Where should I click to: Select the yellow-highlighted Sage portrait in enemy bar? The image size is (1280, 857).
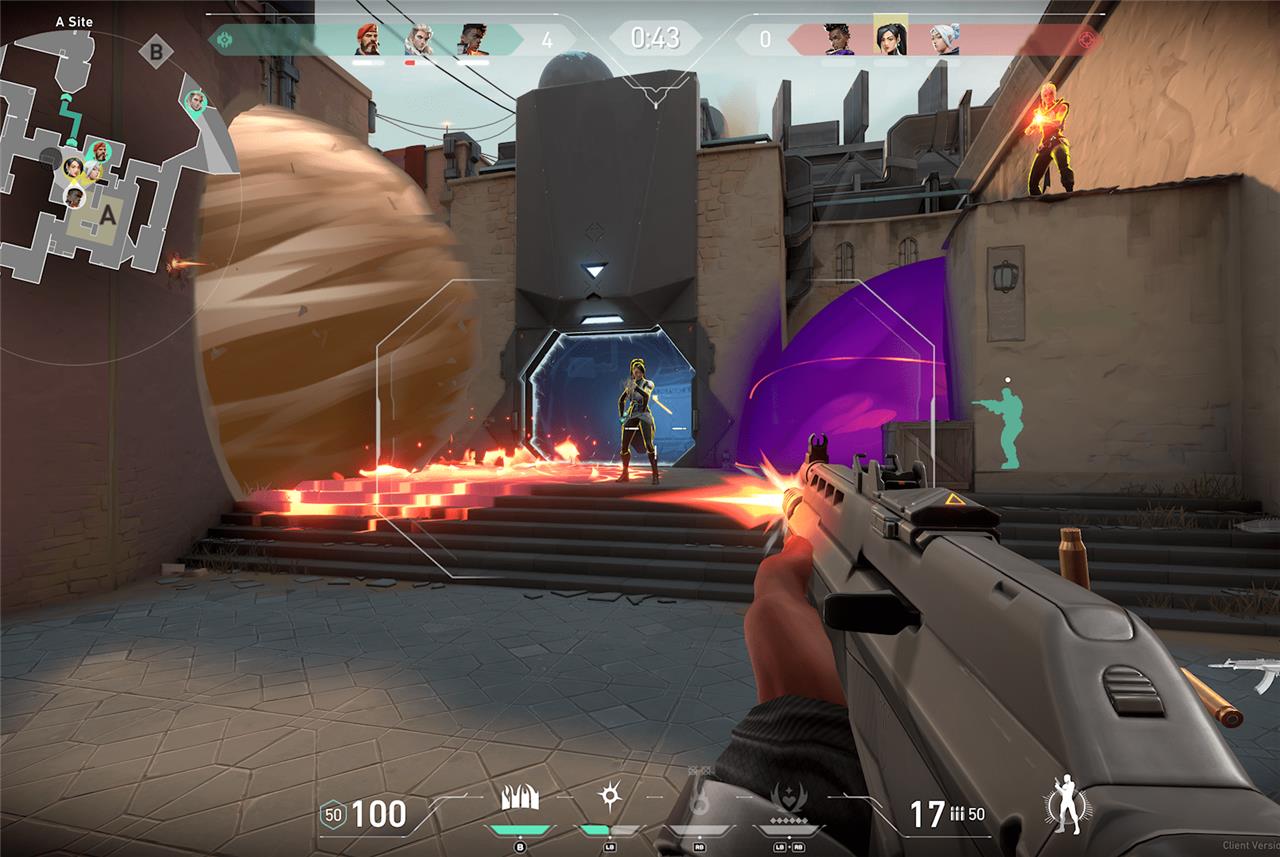pos(890,37)
